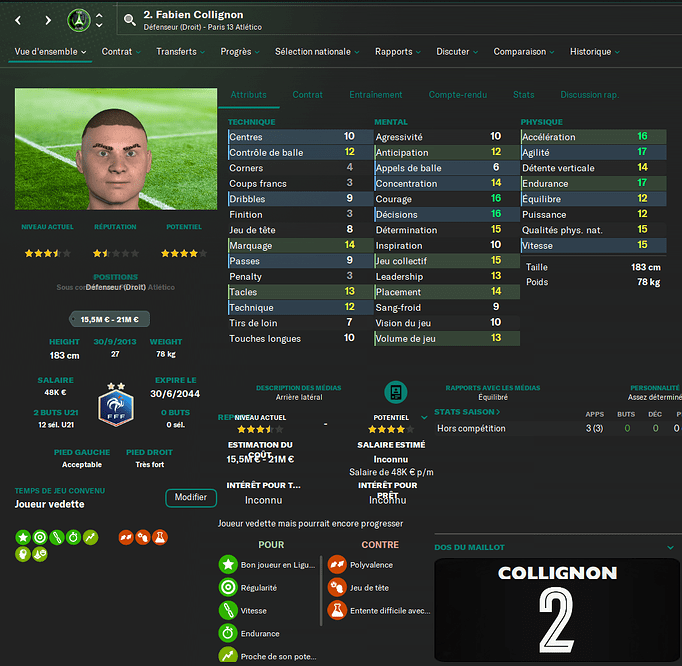Image resolution: width=682 pixels, height=666 pixels.
Task: Switch to the Entraînement tab
Action: (375, 95)
